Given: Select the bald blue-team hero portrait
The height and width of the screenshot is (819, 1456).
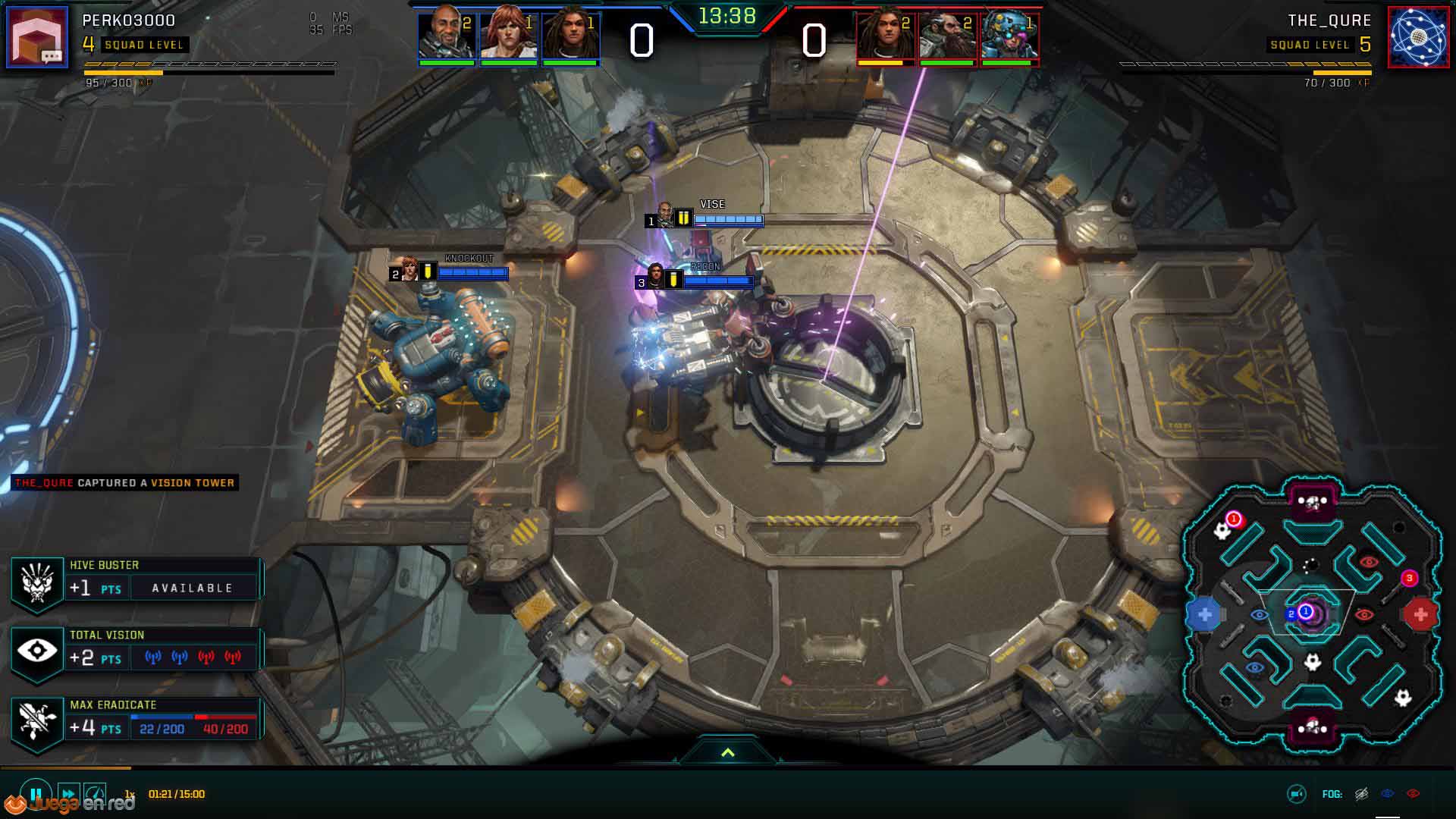Looking at the screenshot, I should point(447,34).
